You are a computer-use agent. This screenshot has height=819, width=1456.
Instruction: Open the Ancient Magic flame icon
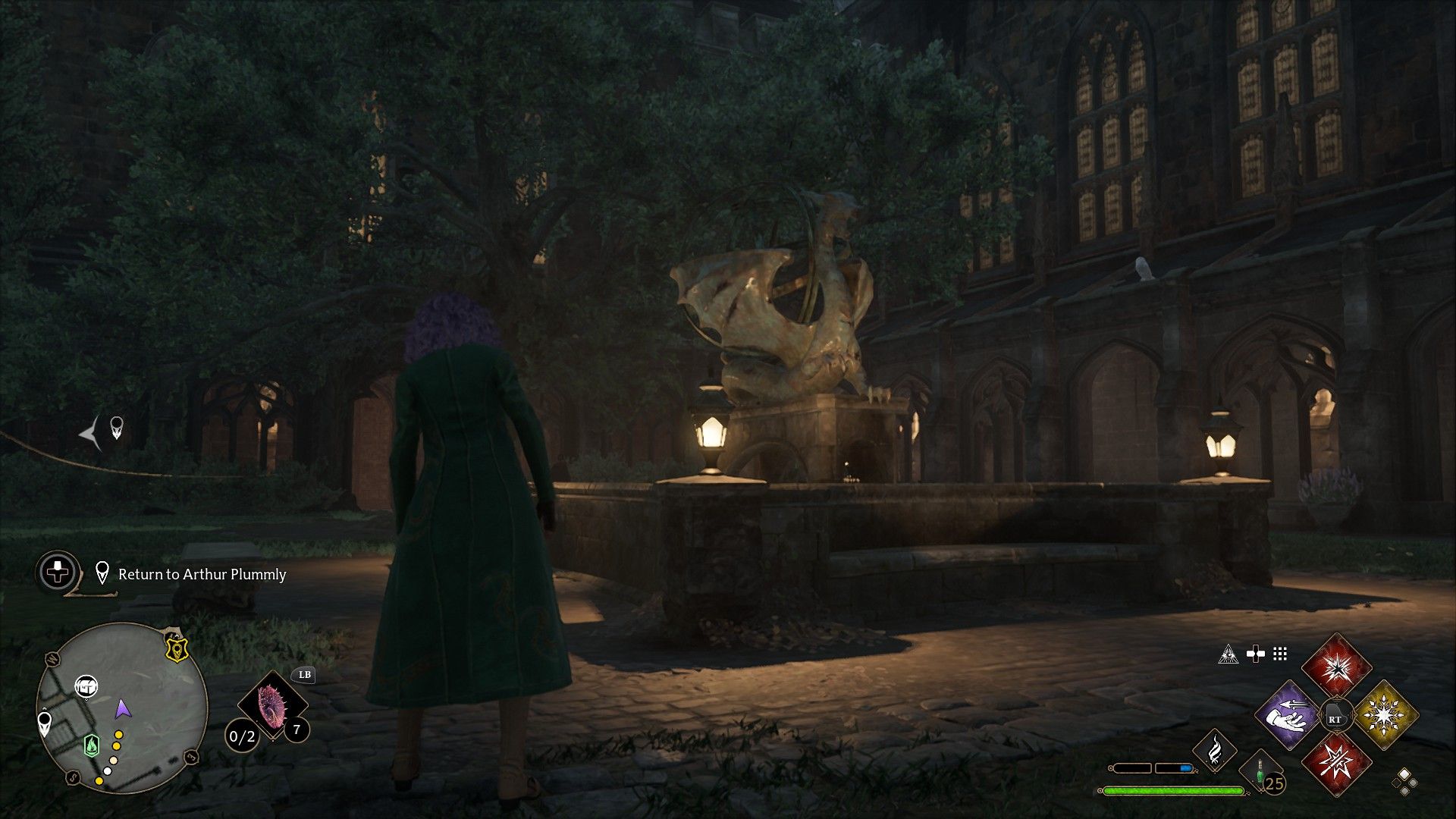(1215, 749)
